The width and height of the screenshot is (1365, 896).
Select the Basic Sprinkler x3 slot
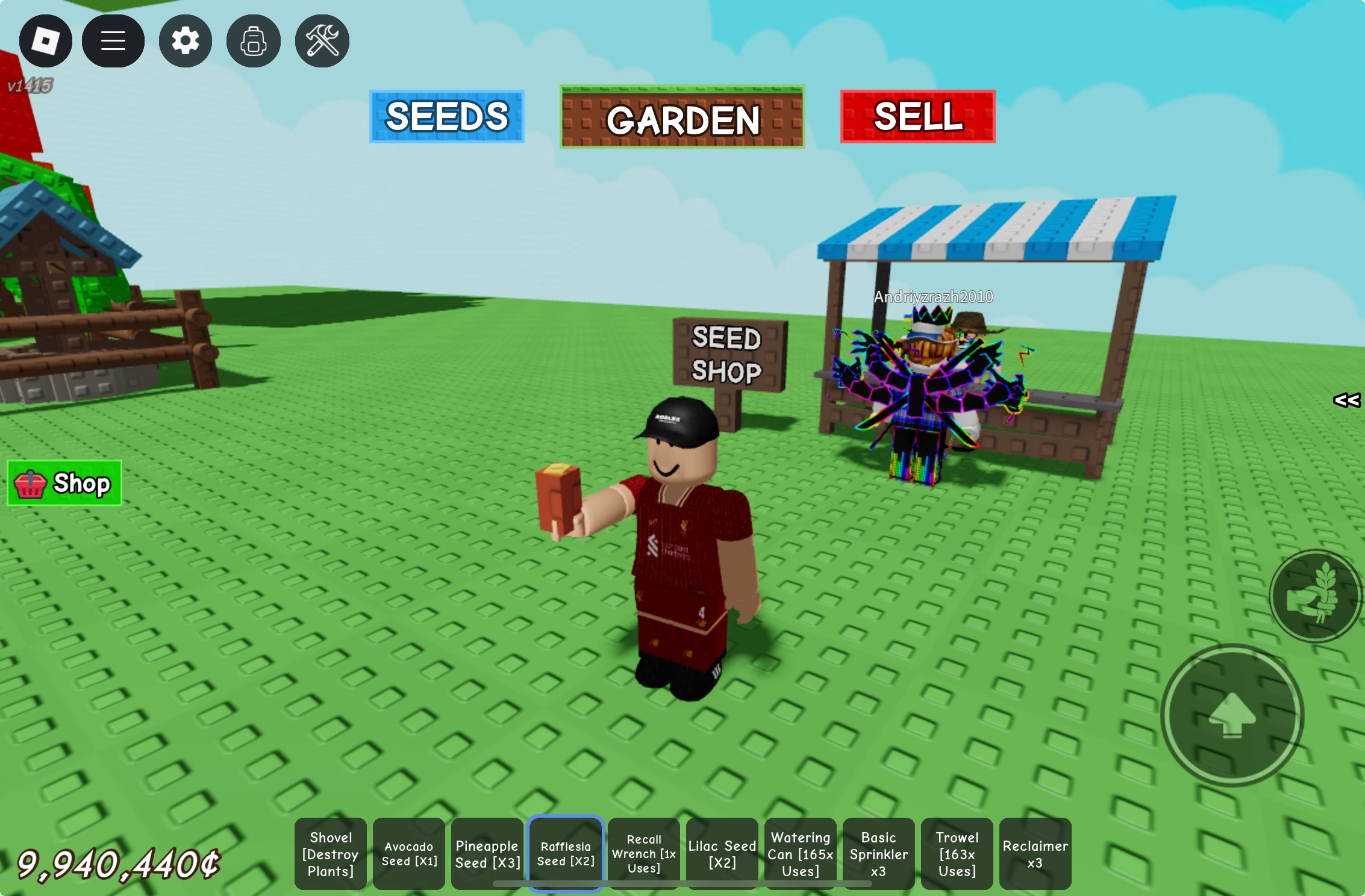pyautogui.click(x=878, y=853)
